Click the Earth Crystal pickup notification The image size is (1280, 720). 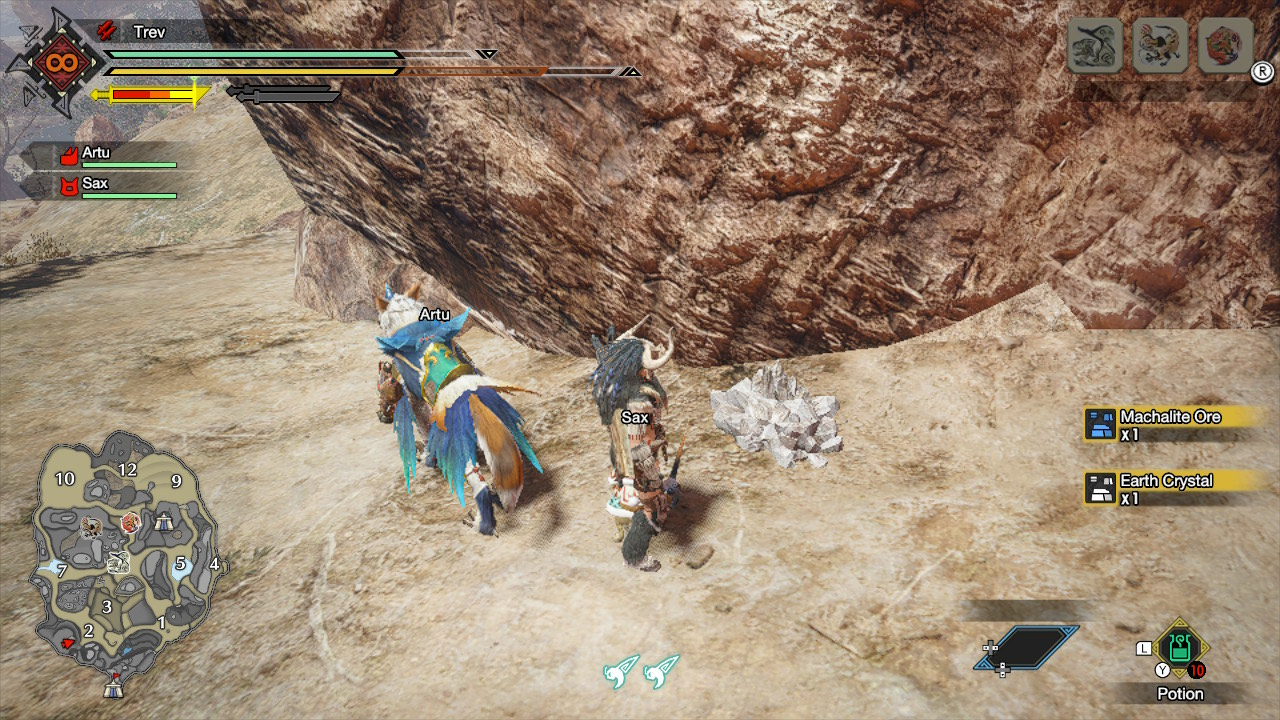pos(1164,488)
